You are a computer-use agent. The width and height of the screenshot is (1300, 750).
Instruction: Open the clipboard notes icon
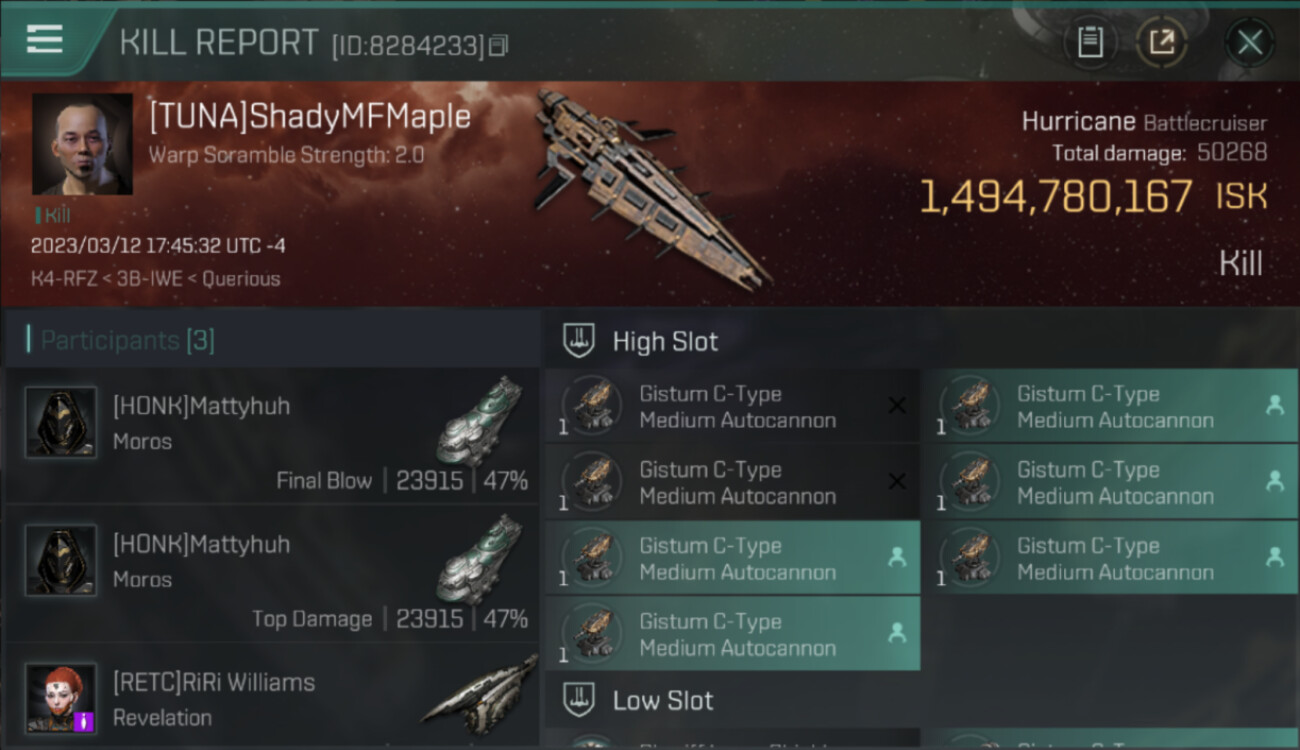coord(1090,42)
